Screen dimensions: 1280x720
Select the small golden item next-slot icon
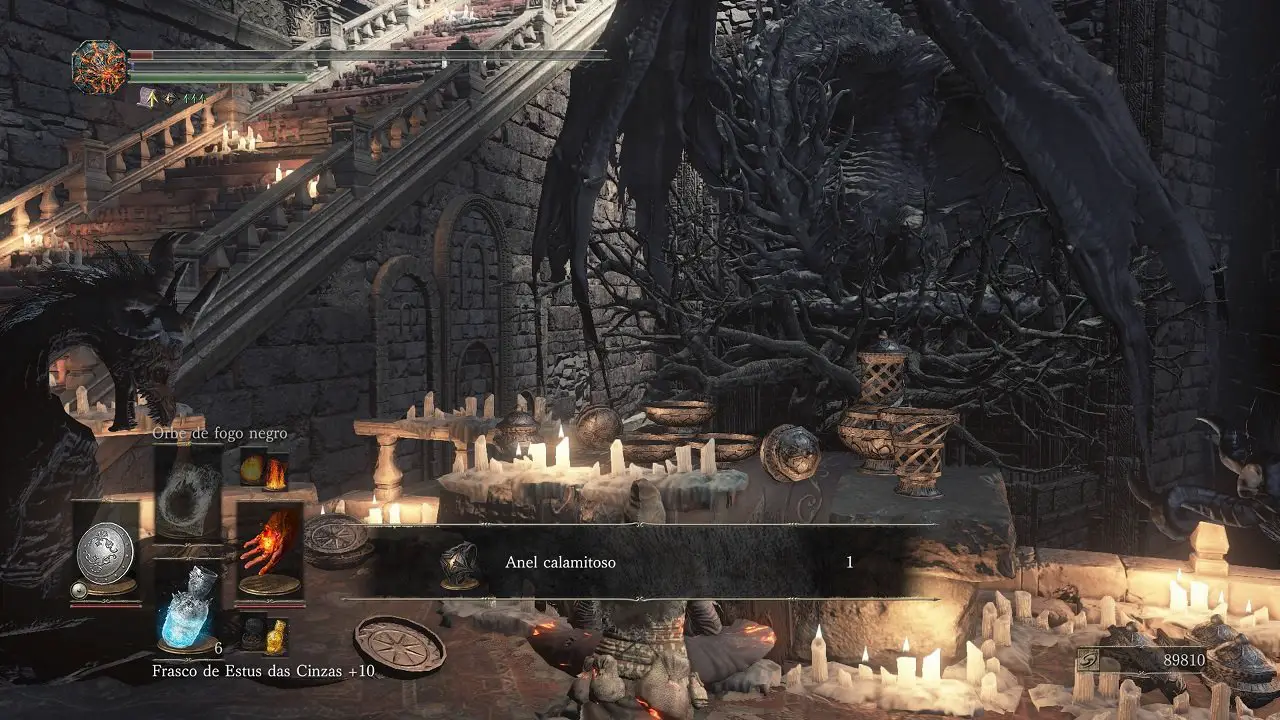(276, 635)
